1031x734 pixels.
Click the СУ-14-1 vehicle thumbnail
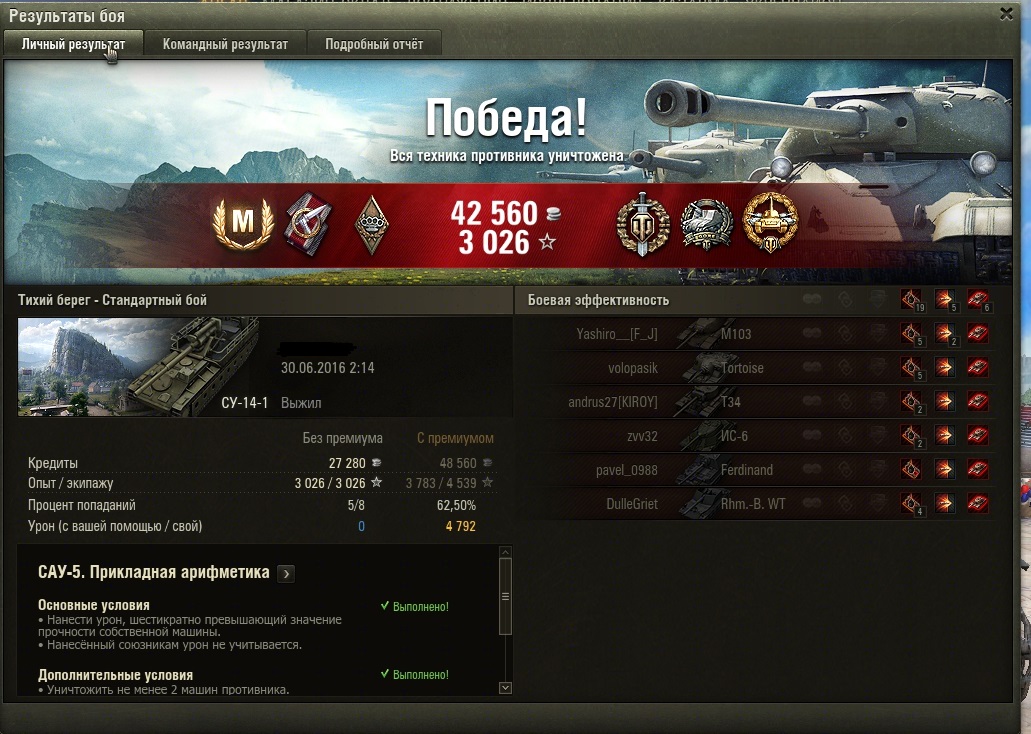138,366
